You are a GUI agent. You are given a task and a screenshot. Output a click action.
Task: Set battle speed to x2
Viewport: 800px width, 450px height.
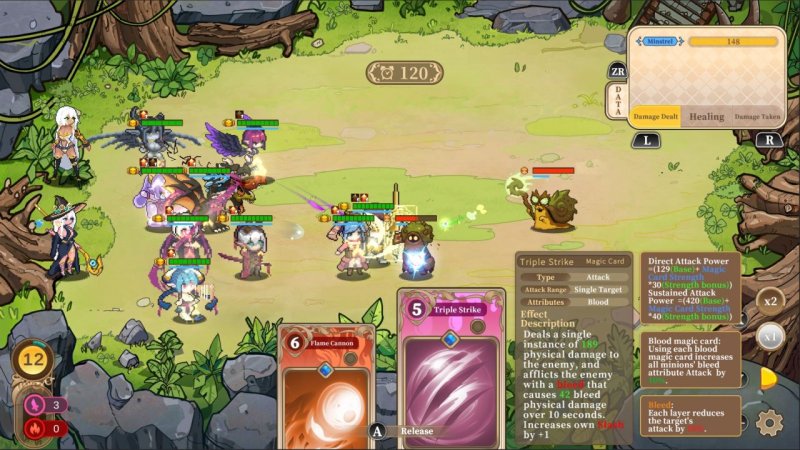770,300
